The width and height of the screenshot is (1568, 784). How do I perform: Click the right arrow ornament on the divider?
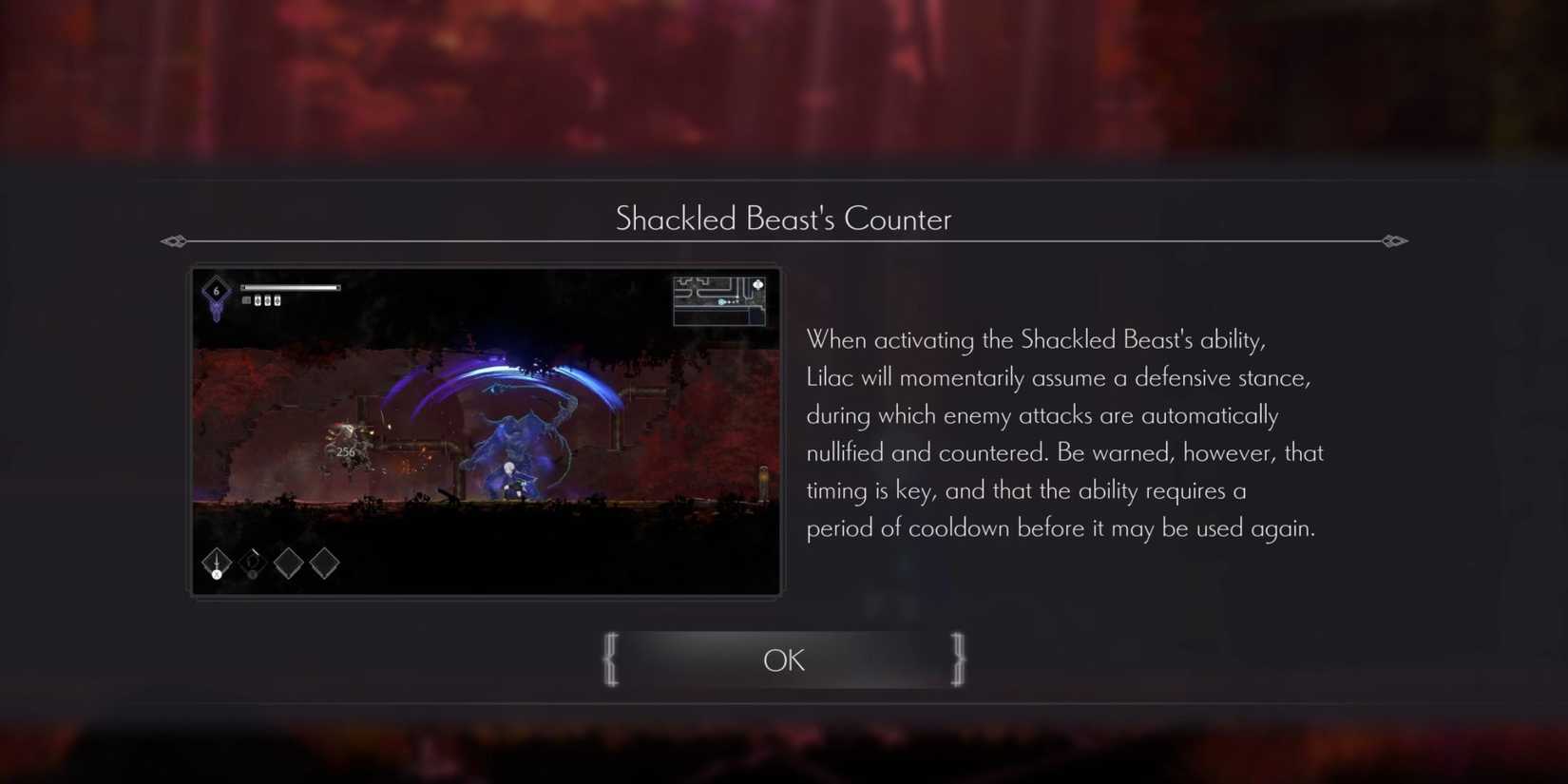point(1395,241)
